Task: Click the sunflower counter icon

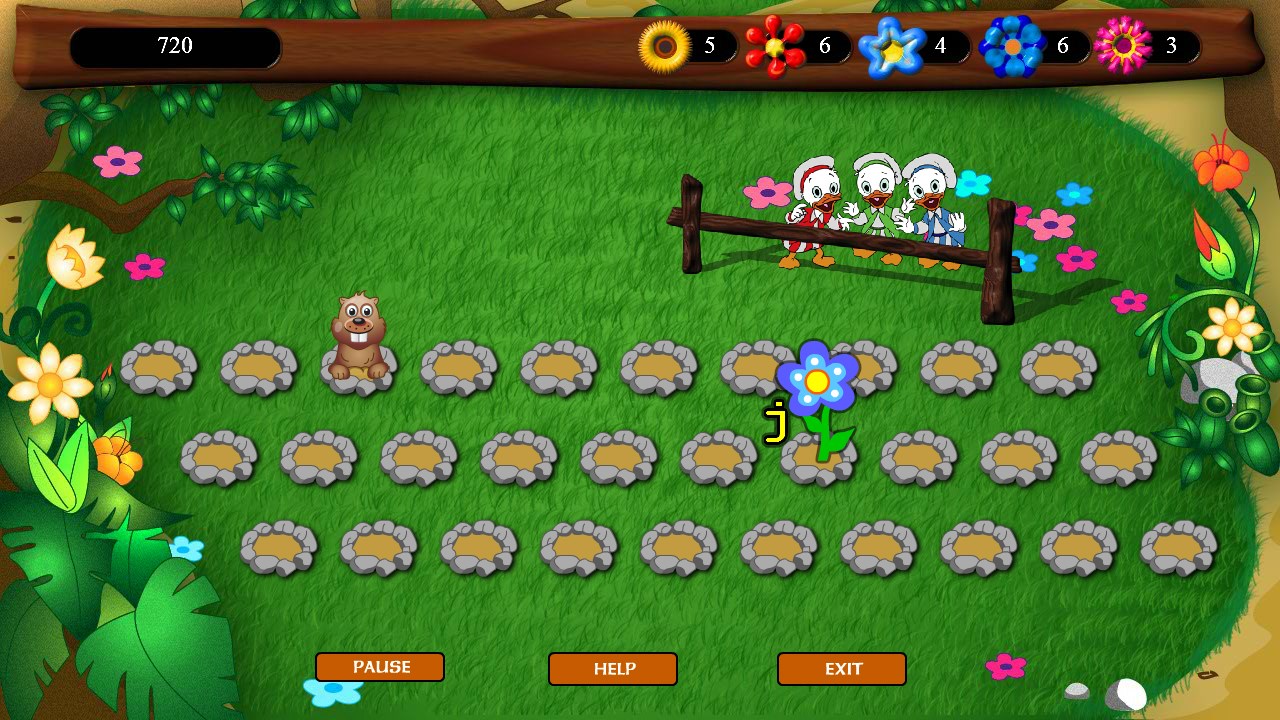Action: click(x=662, y=45)
